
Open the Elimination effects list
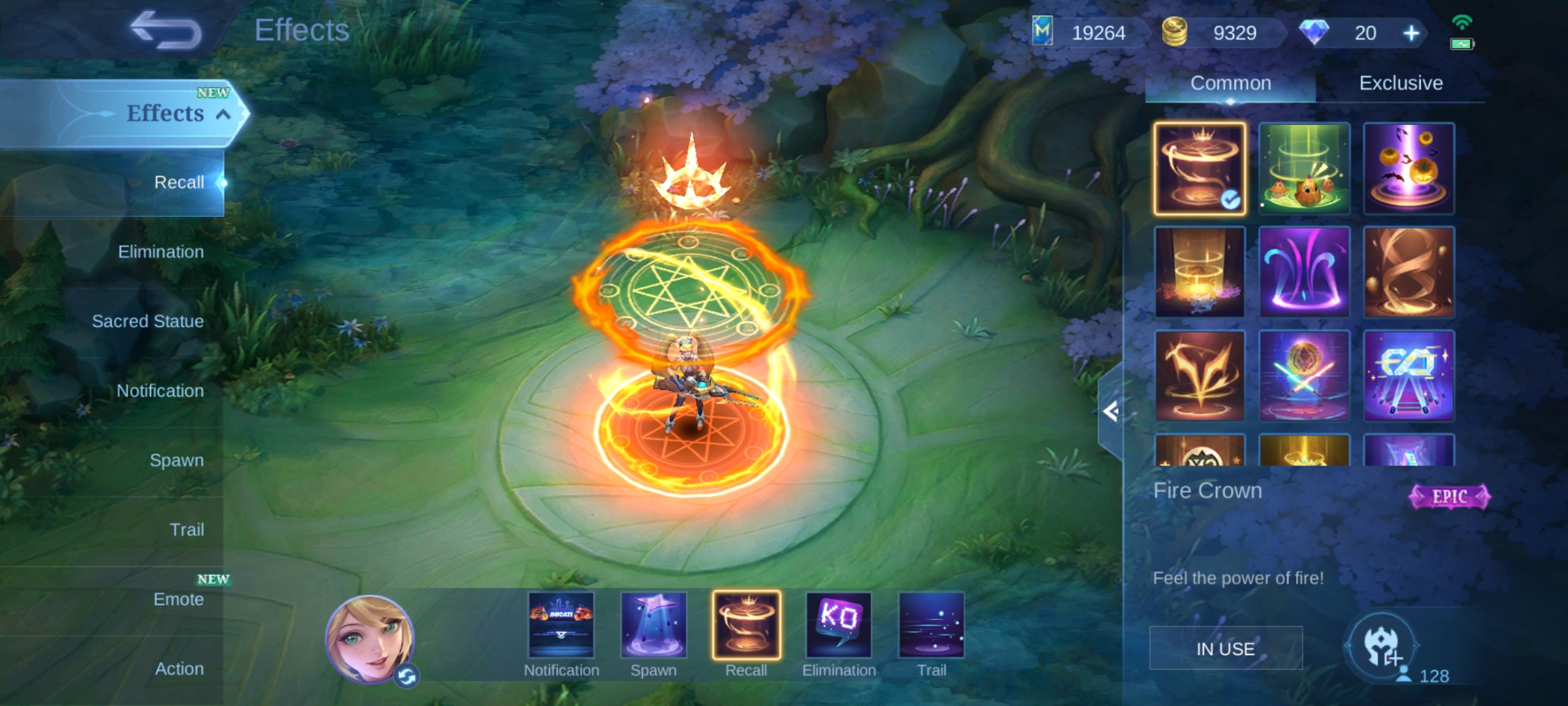pos(161,252)
